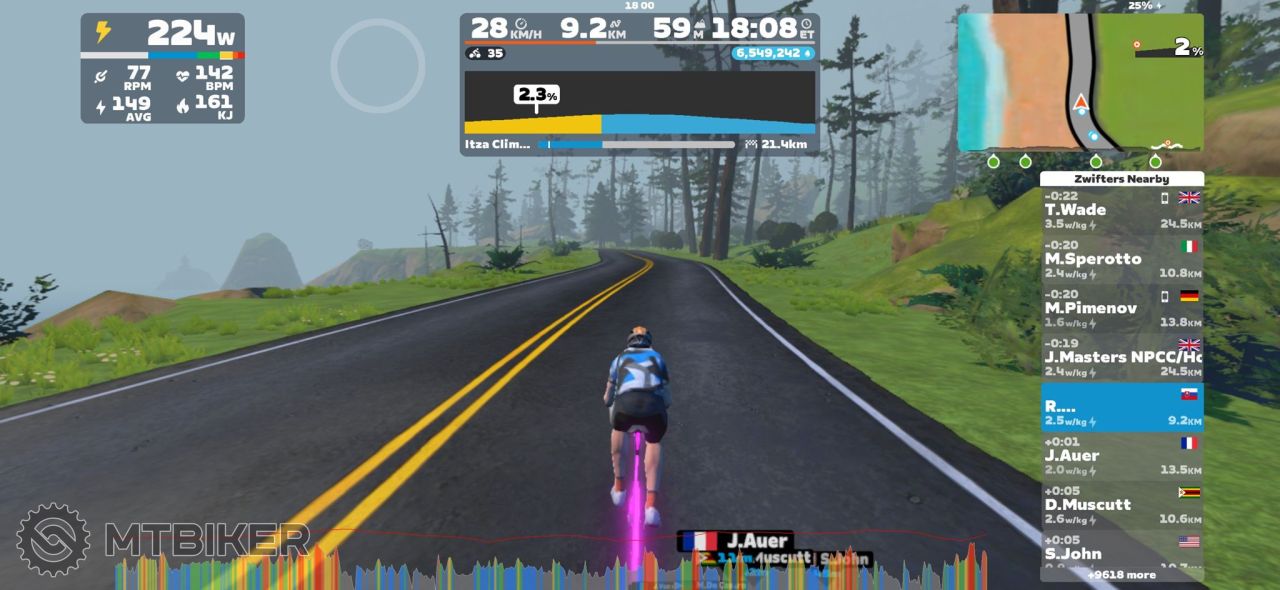Select S.John in the rider list
Viewport: 1280px width, 590px height.
(1121, 551)
